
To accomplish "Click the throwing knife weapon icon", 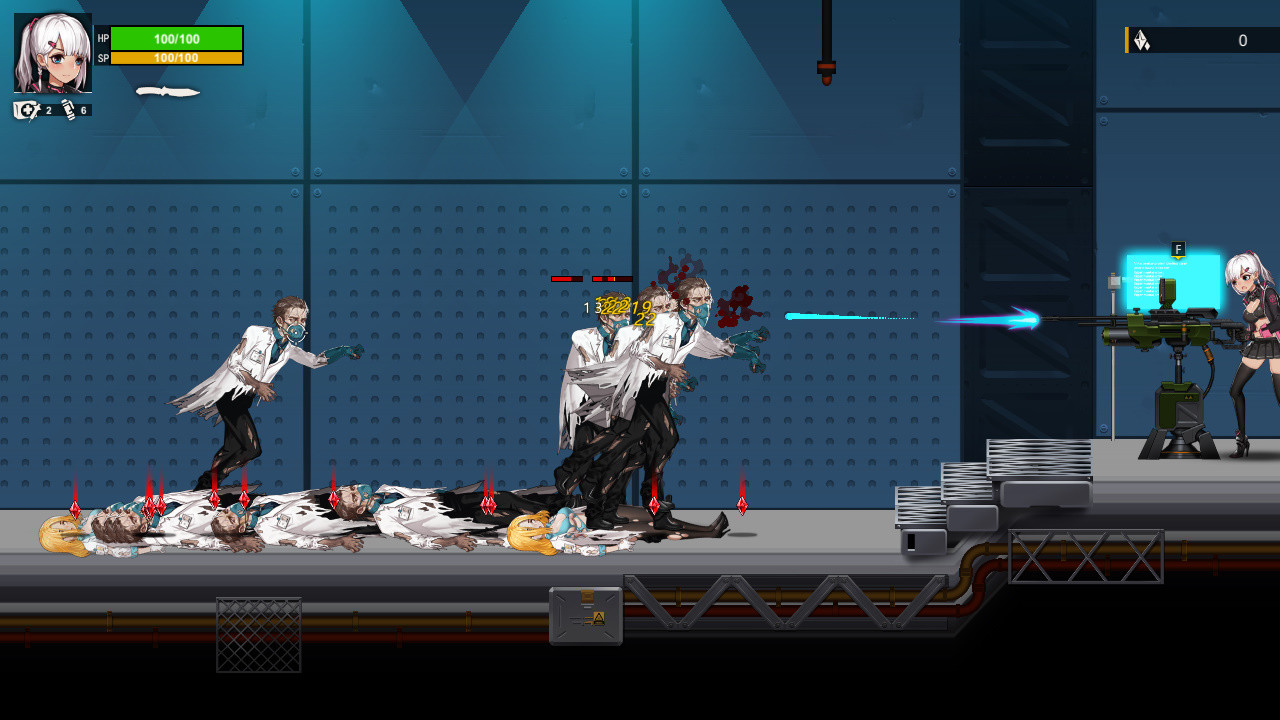I will 168,90.
